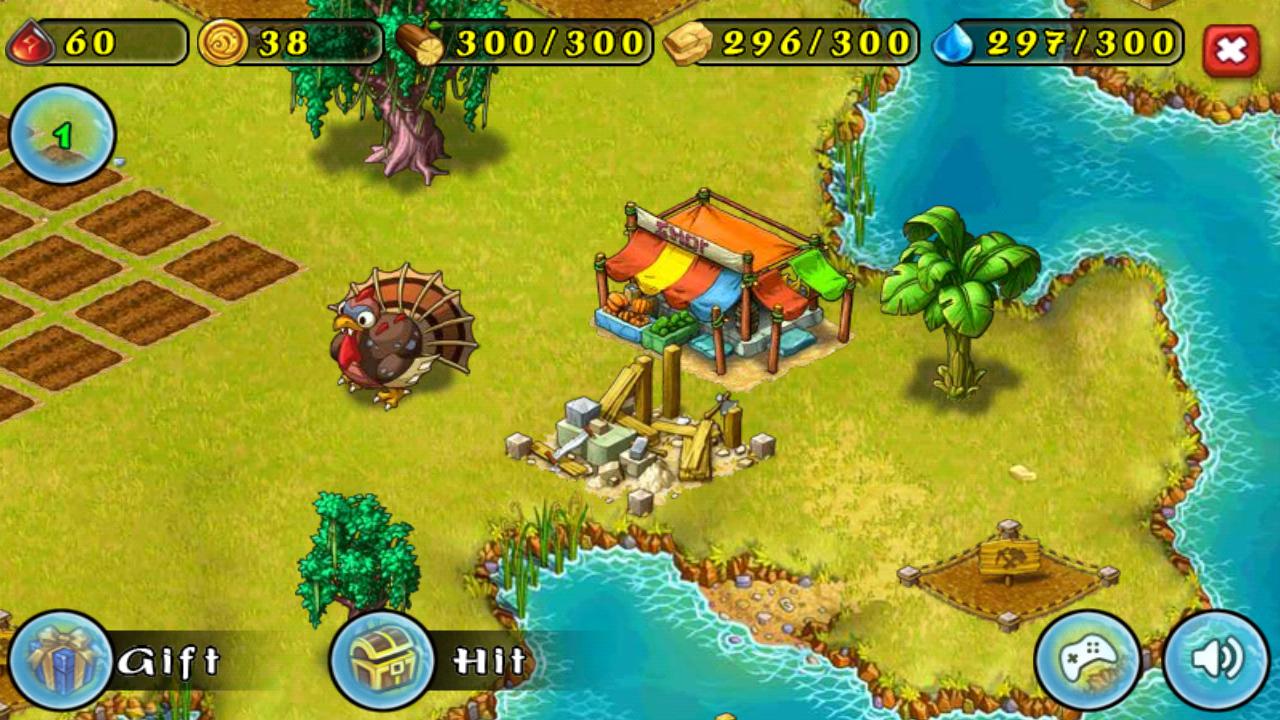1280x720 pixels.
Task: Open the Gift box button
Action: (x=61, y=661)
